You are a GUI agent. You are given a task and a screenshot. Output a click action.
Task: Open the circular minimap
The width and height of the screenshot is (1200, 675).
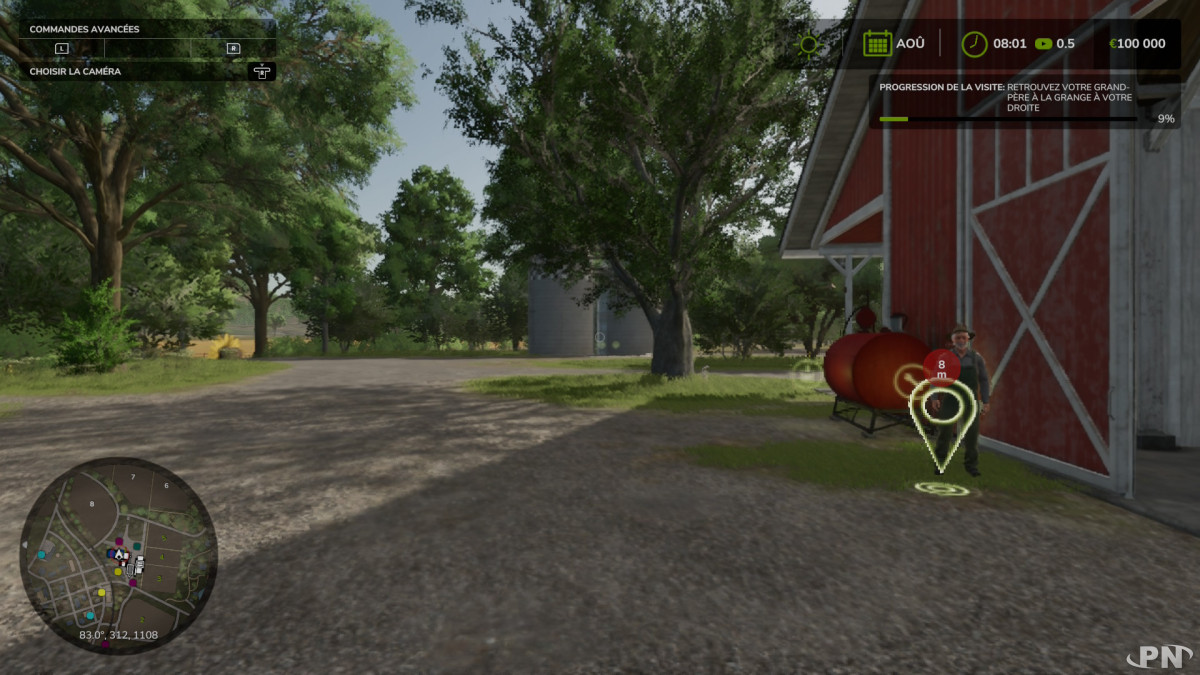pyautogui.click(x=118, y=555)
